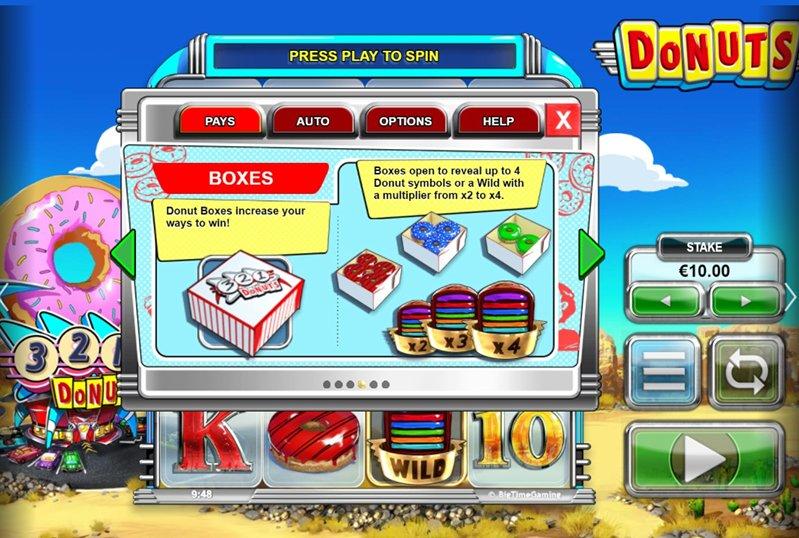Spin the reels with the play button
This screenshot has width=799, height=538.
pos(705,459)
